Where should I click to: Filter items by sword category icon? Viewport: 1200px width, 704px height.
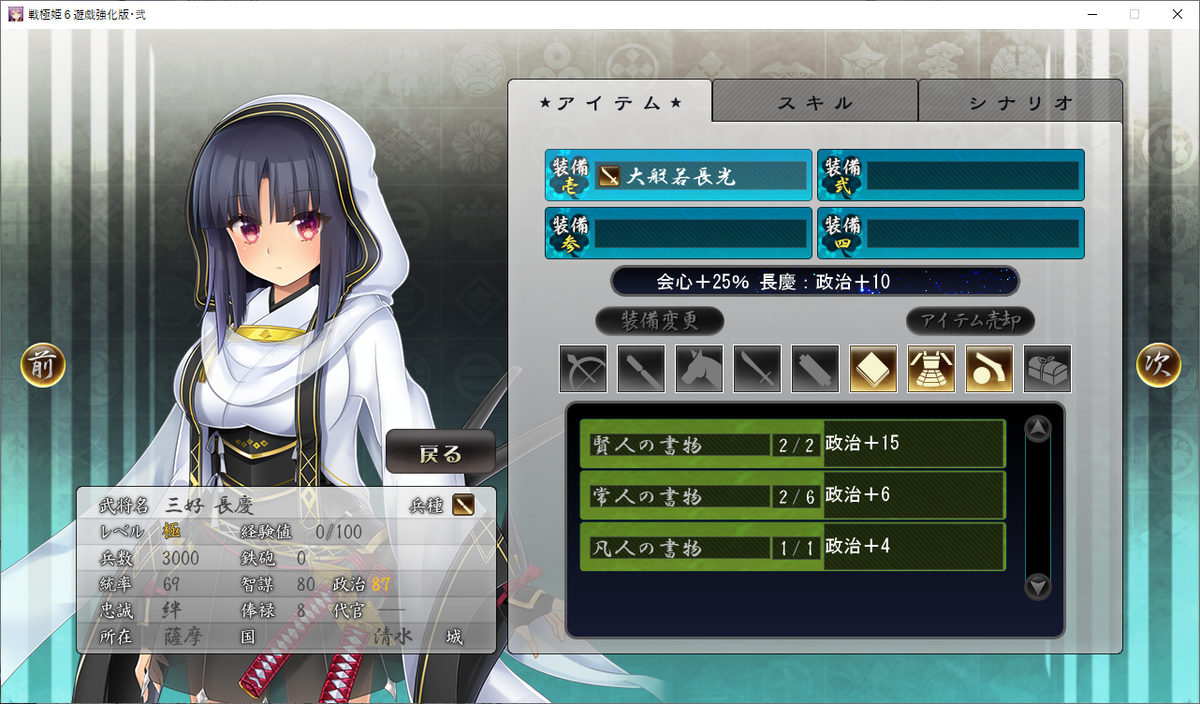tap(757, 369)
